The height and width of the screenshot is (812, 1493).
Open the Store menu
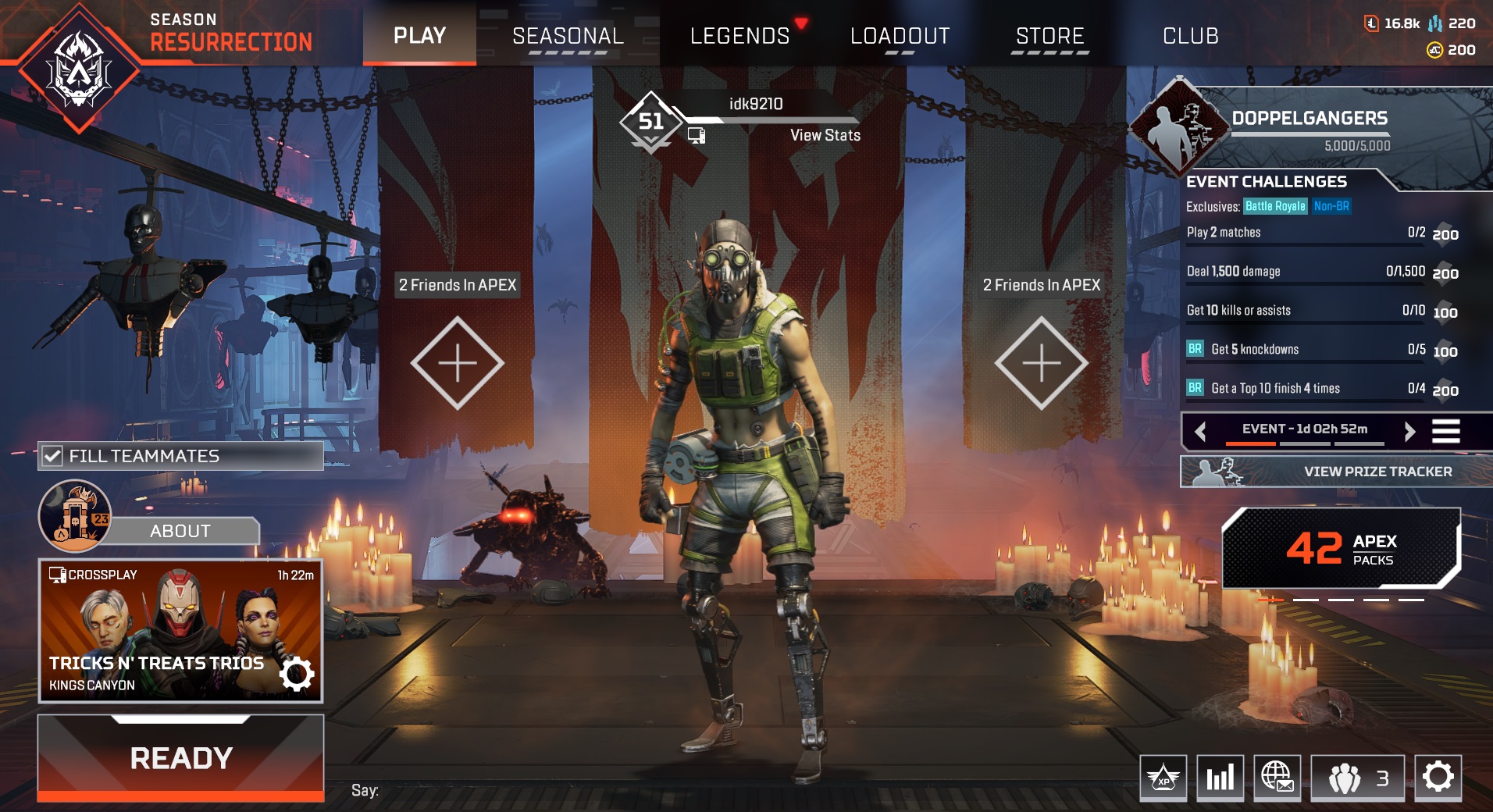[1049, 34]
